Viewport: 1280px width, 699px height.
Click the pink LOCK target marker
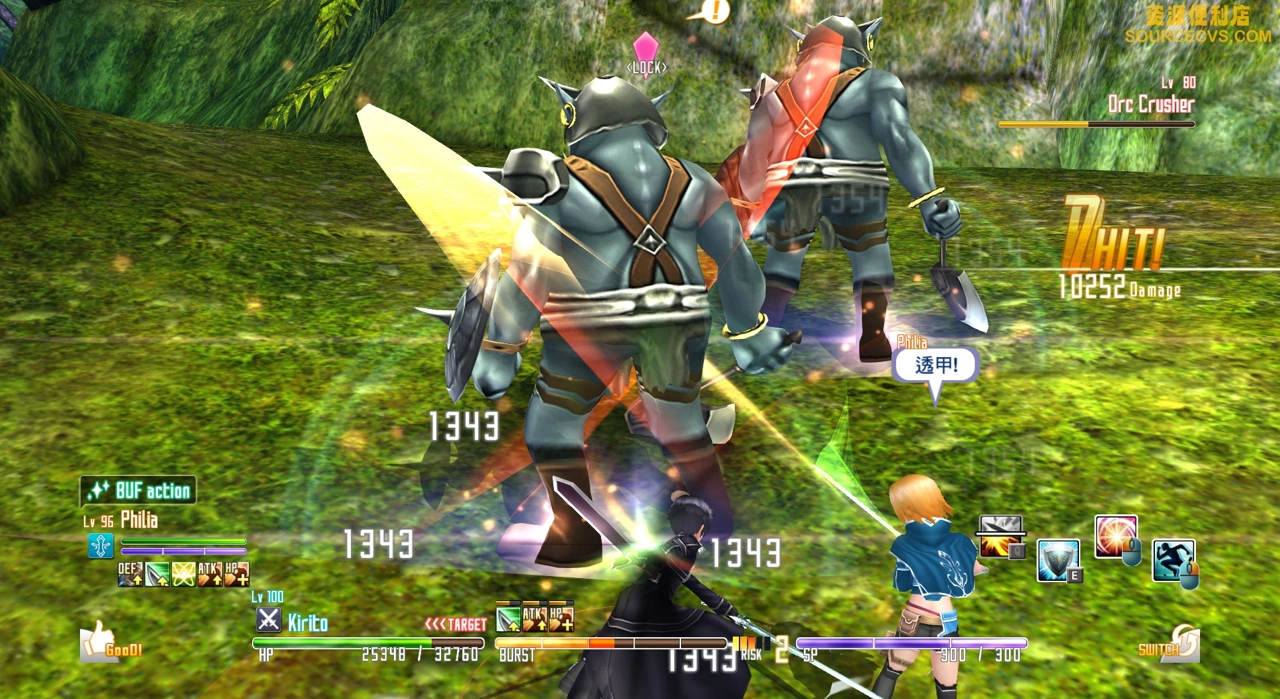pyautogui.click(x=646, y=51)
